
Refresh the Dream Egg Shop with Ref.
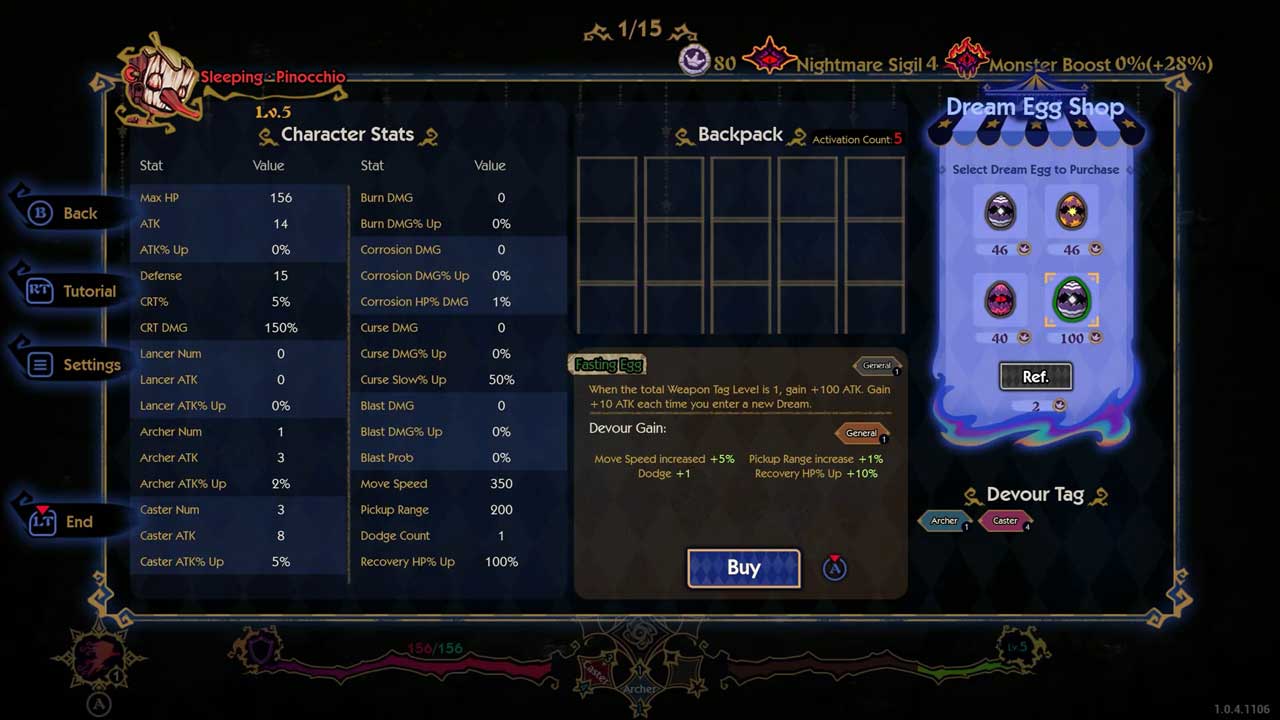[x=1035, y=376]
